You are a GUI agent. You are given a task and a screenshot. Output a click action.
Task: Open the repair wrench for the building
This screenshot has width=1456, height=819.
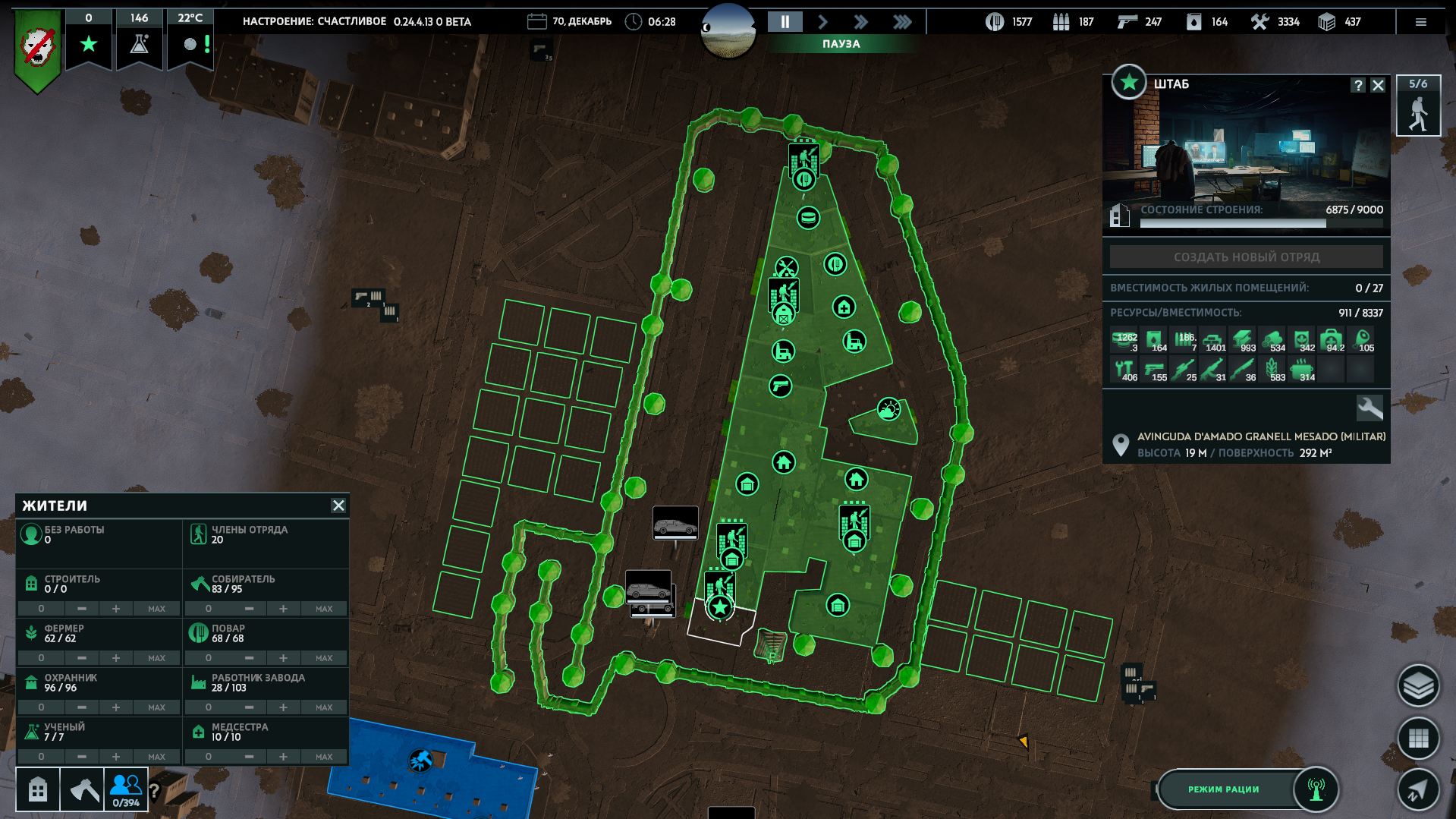pyautogui.click(x=1370, y=408)
